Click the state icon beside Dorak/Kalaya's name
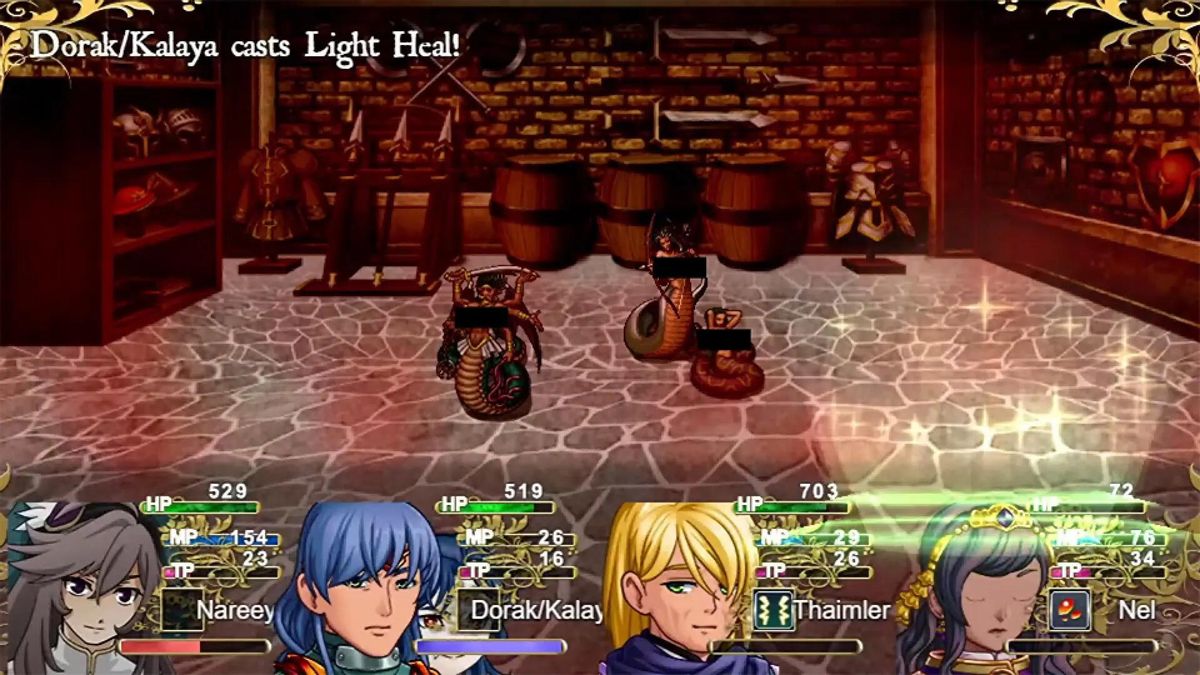The height and width of the screenshot is (675, 1200). (478, 610)
